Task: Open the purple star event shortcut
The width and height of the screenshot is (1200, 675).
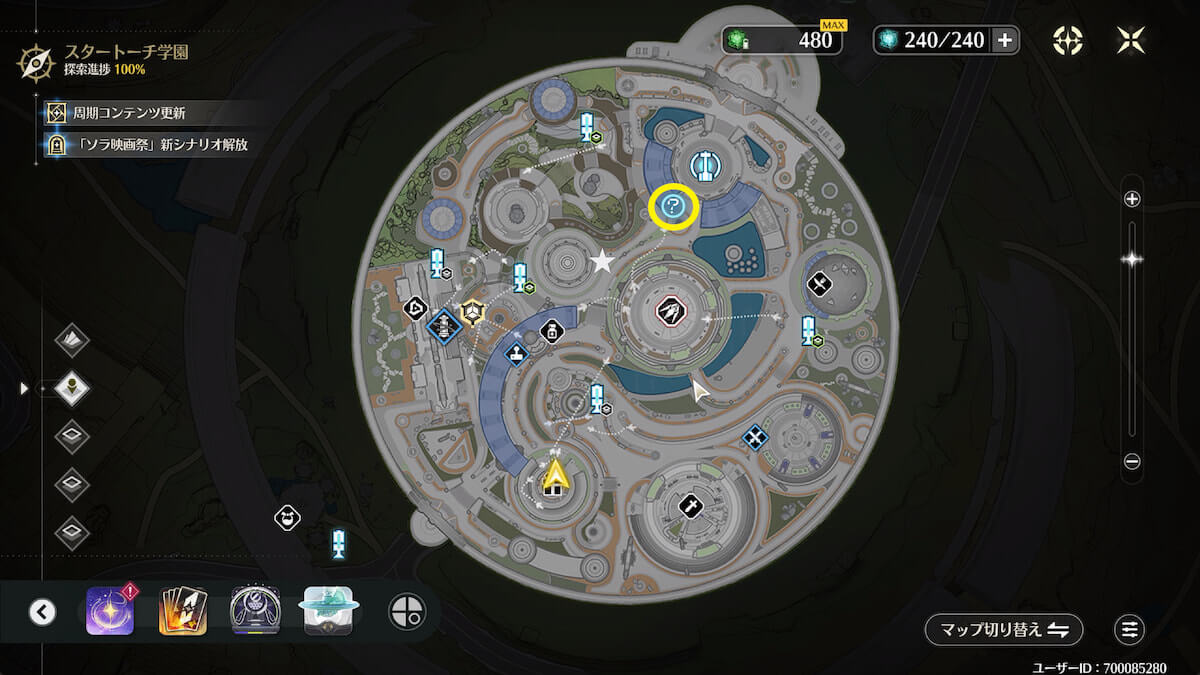Action: 109,611
